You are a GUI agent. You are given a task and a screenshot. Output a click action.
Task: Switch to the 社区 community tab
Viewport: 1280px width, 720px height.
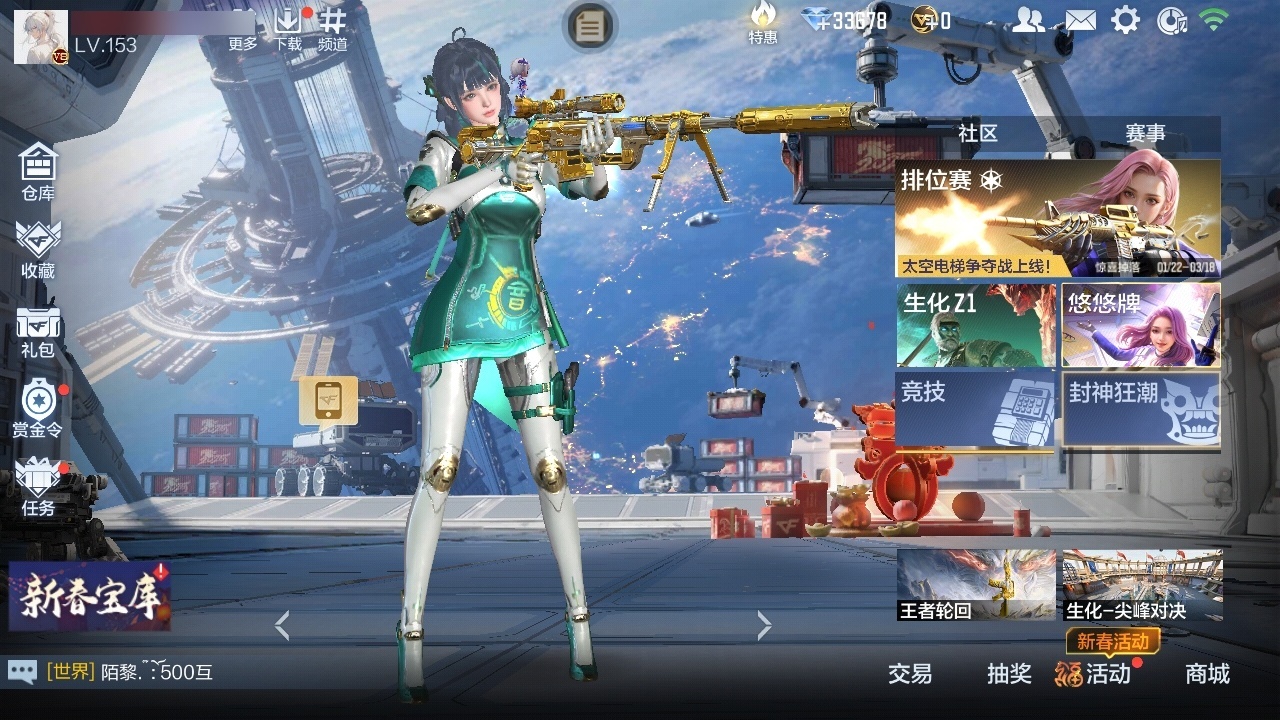(977, 133)
